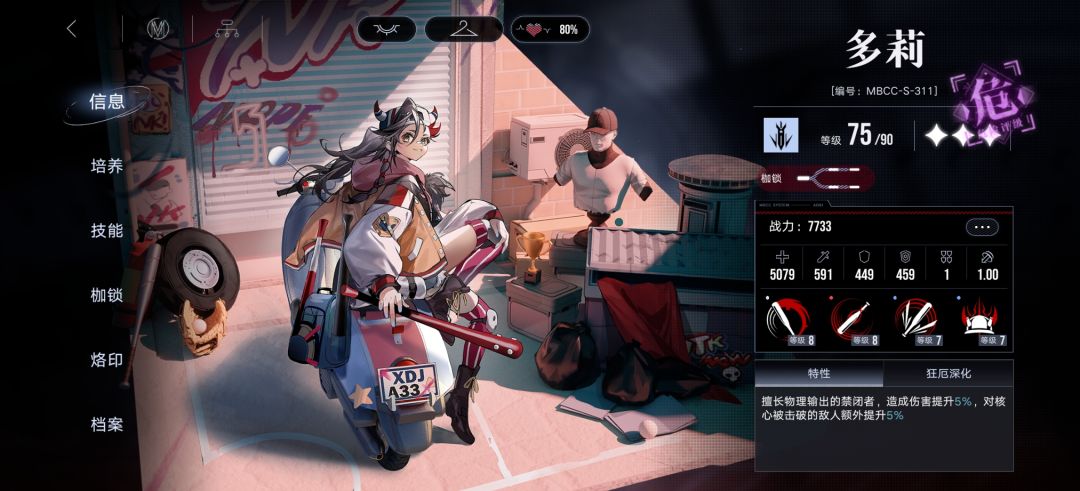
Task: Open the 培养 menu entry
Action: (x=107, y=166)
